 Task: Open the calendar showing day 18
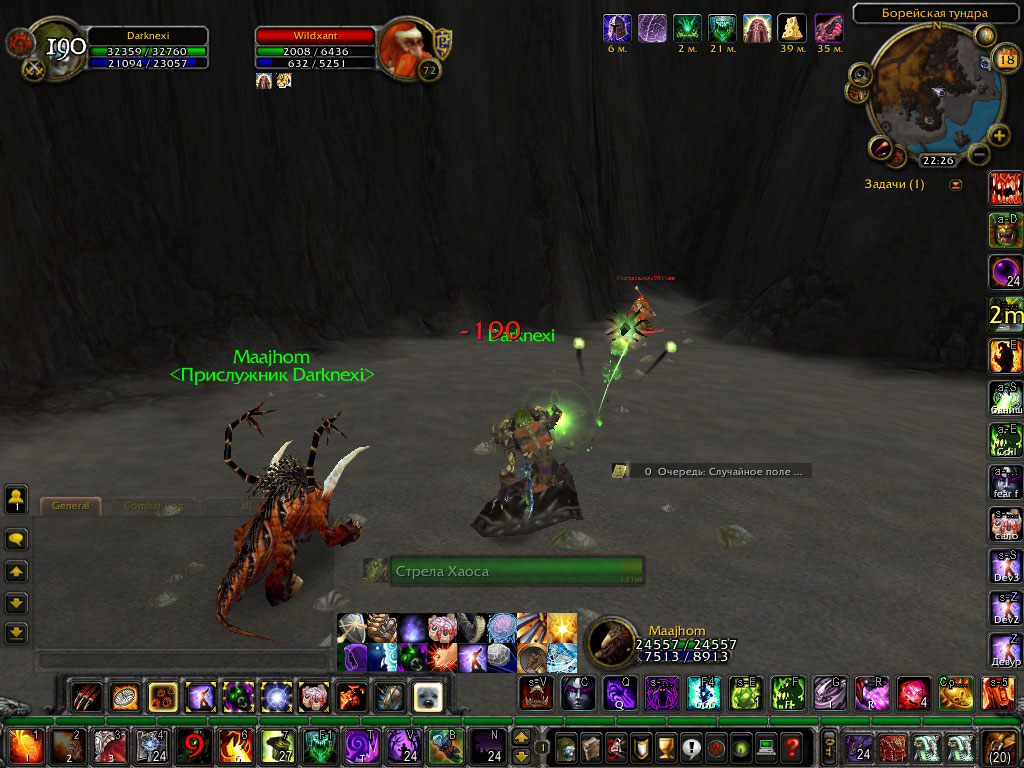click(1006, 62)
